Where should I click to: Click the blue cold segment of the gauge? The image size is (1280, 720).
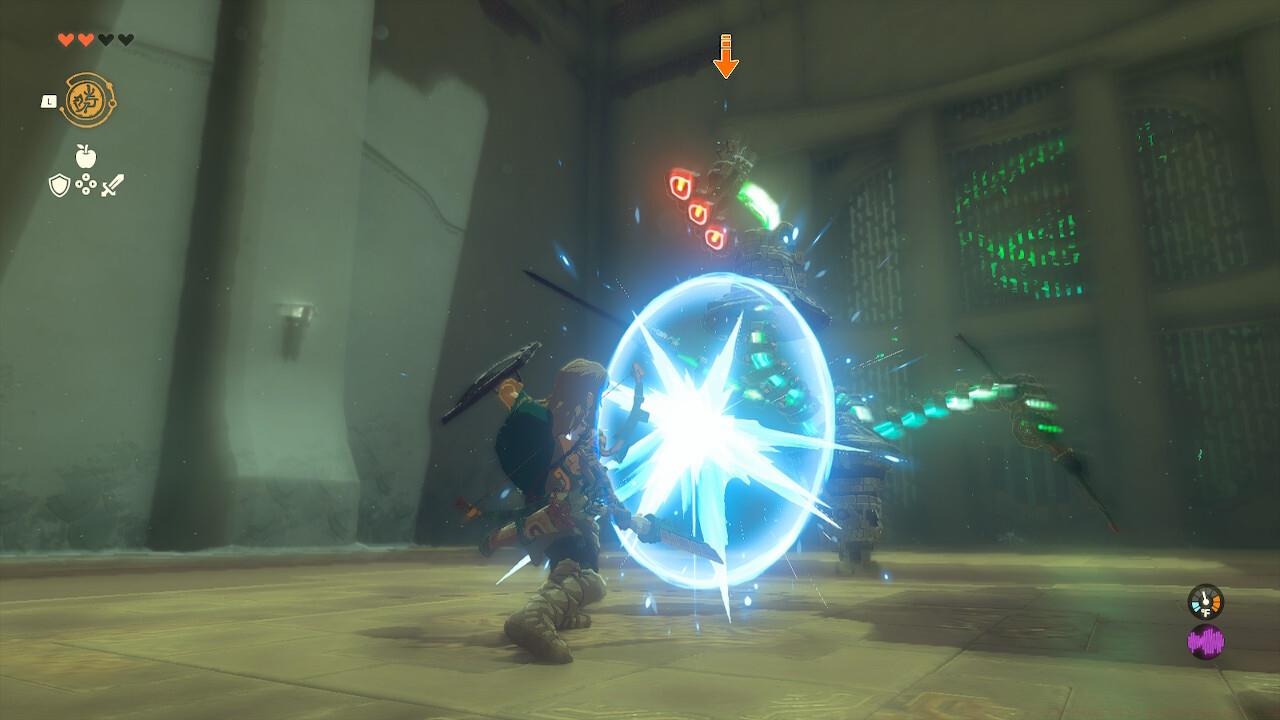coord(1196,605)
